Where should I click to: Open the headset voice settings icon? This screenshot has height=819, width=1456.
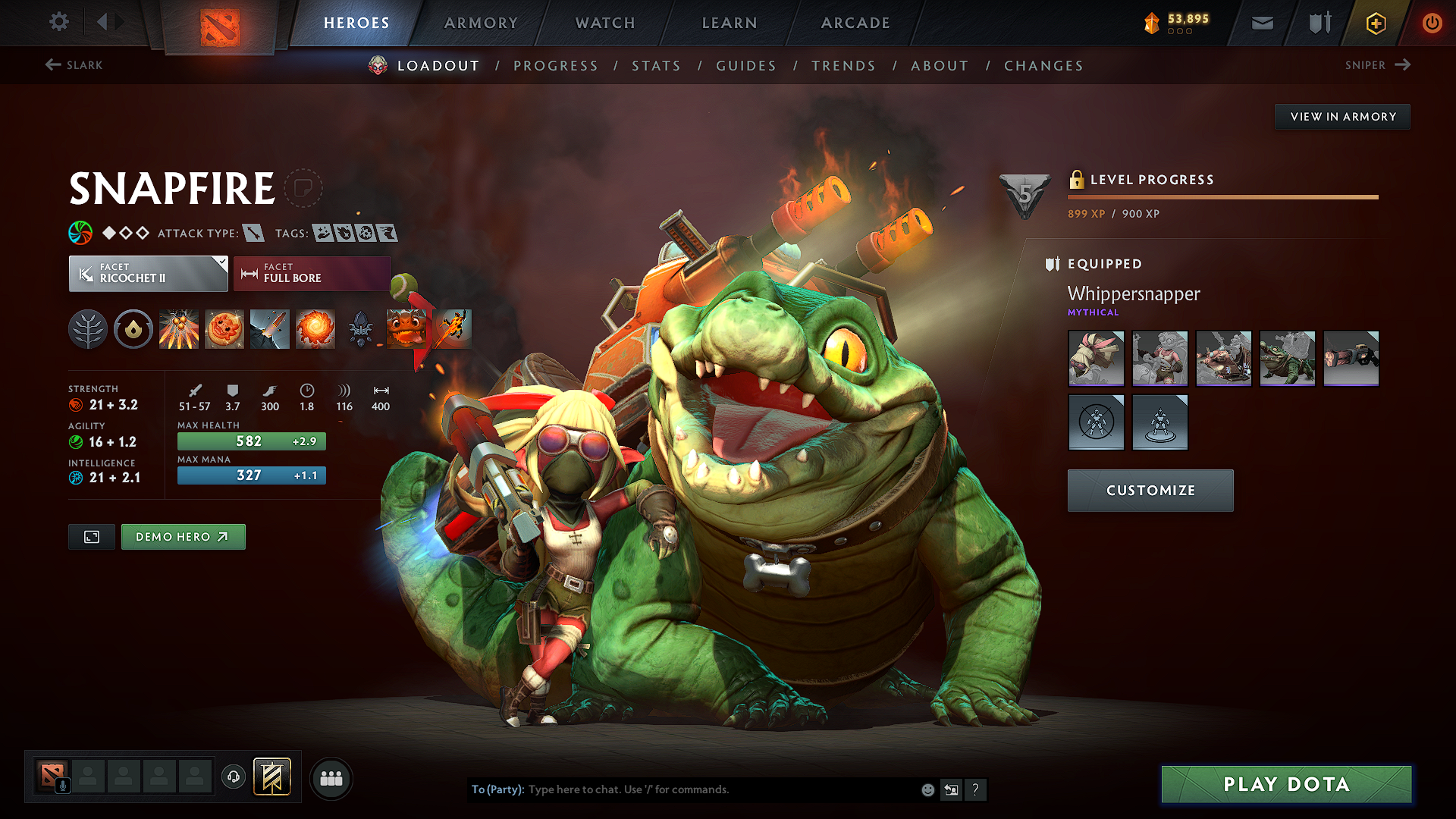234,777
